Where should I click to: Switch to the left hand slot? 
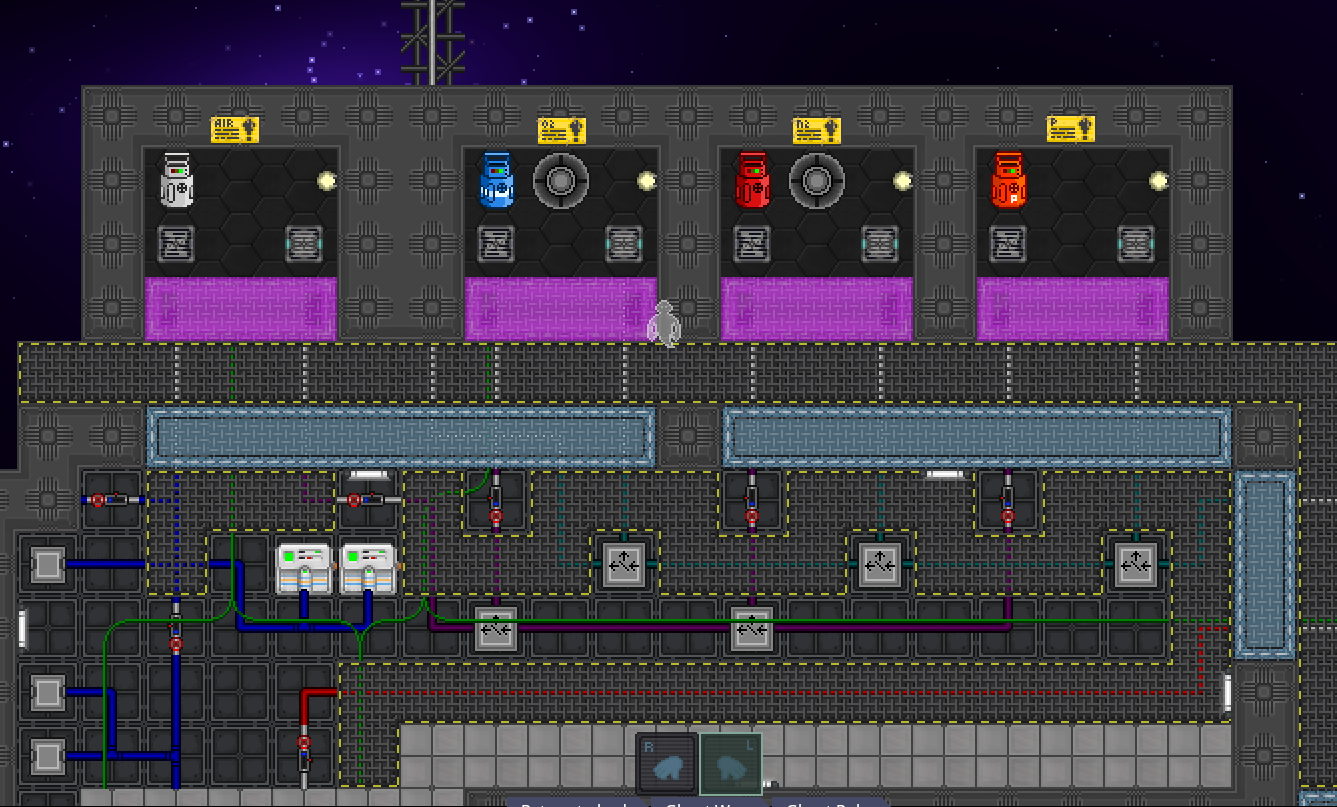(x=730, y=764)
